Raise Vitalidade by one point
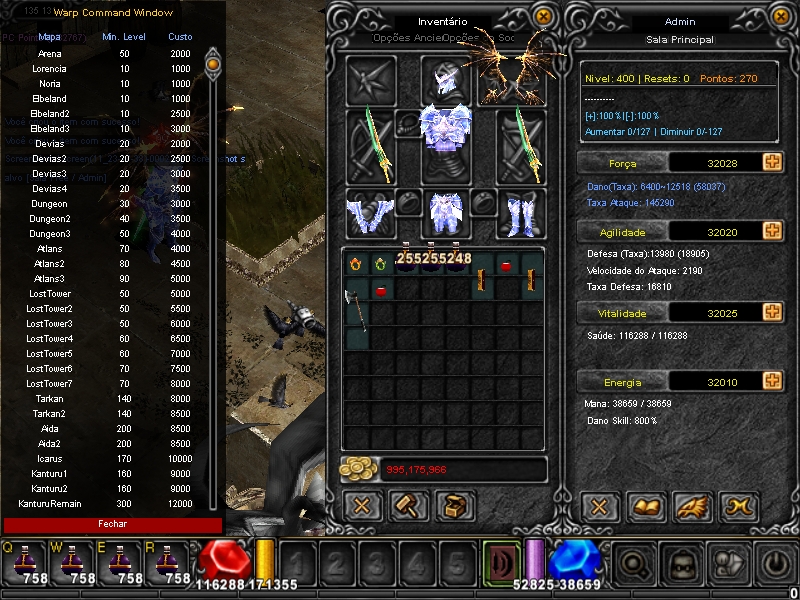This screenshot has height=600, width=800. pyautogui.click(x=771, y=313)
